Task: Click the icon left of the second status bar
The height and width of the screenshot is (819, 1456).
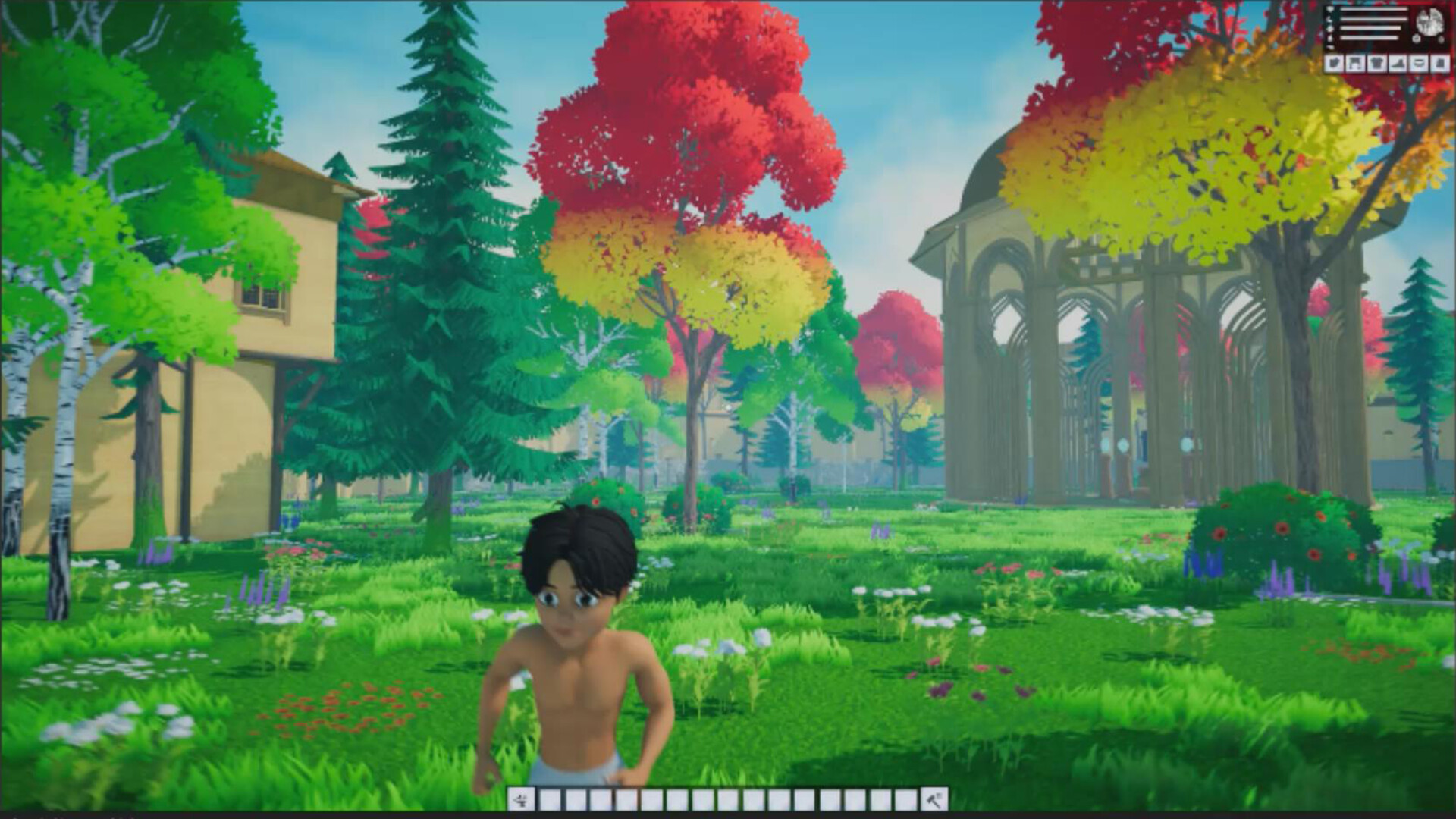Action: (1329, 17)
